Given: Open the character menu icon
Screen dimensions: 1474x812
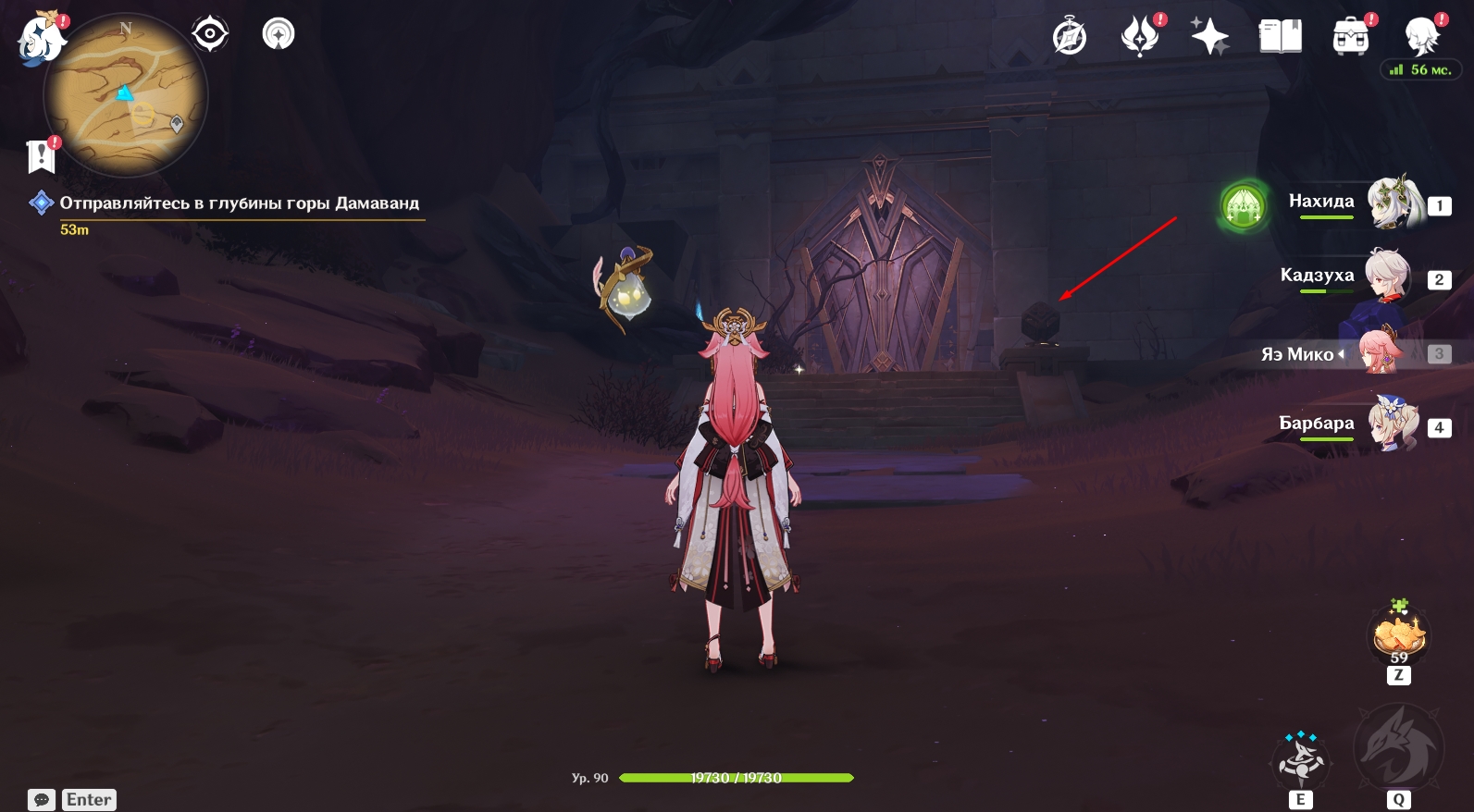Looking at the screenshot, I should coord(1420,37).
